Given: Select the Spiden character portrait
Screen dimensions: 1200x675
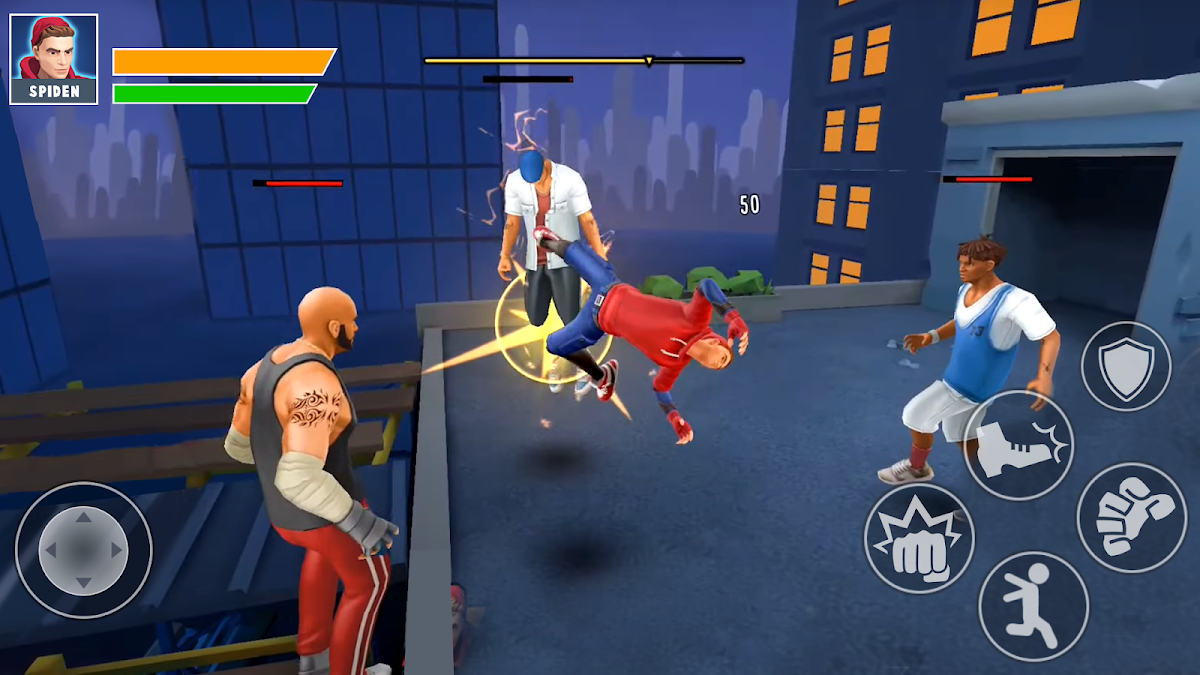Looking at the screenshot, I should 54,58.
